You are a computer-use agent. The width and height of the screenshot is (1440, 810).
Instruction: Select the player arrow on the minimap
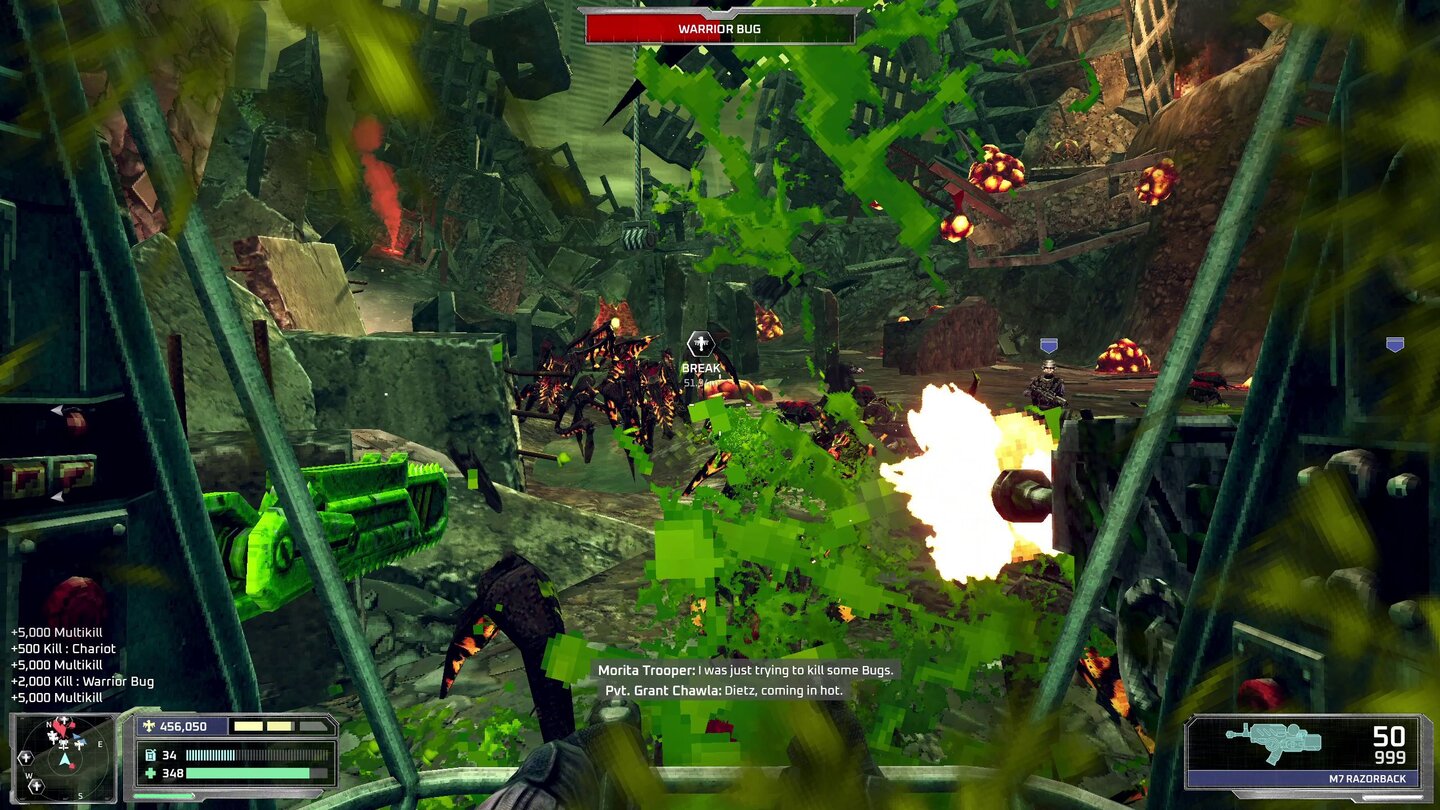pyautogui.click(x=64, y=758)
